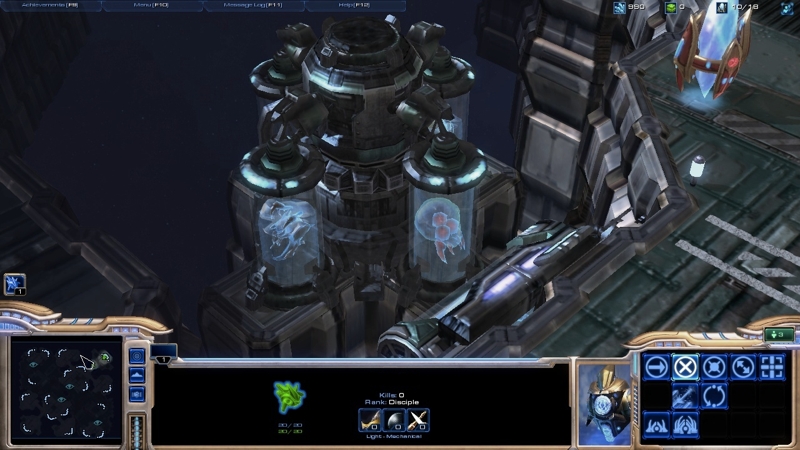800x450 pixels.
Task: Select the Attack command
Action: click(772, 367)
